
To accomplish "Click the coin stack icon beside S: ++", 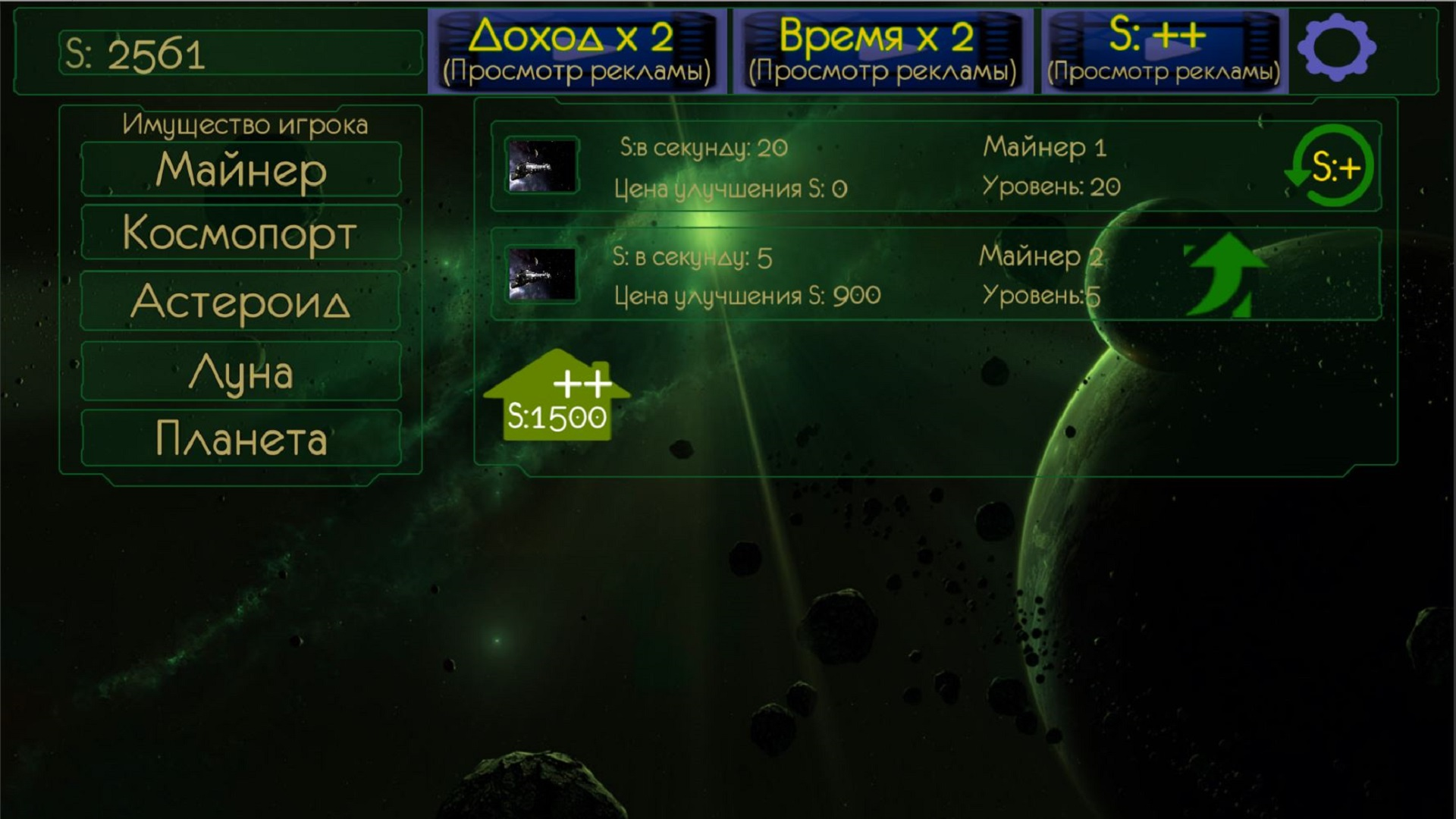I will [1261, 42].
